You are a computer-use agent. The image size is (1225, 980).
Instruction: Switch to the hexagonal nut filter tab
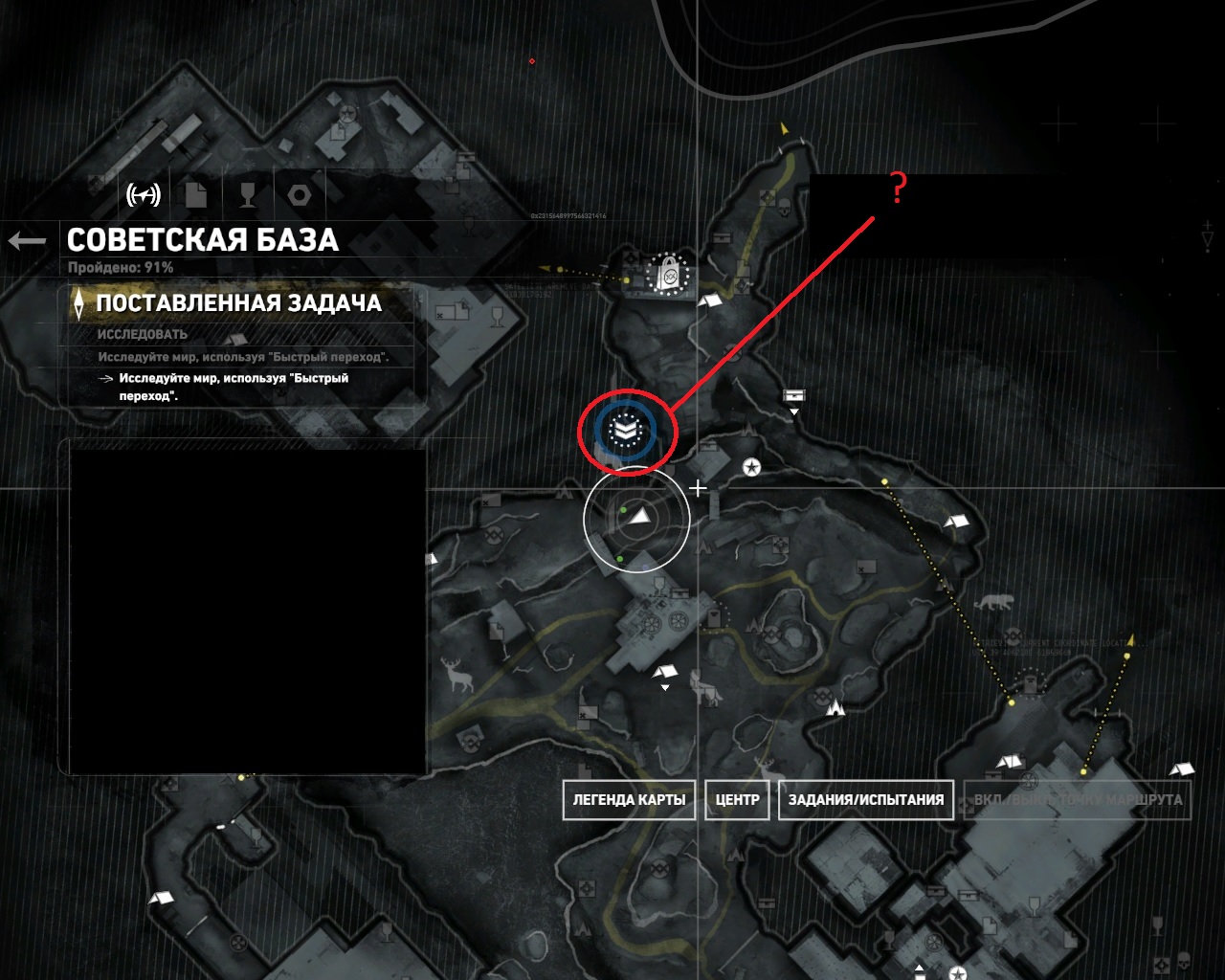[x=300, y=195]
